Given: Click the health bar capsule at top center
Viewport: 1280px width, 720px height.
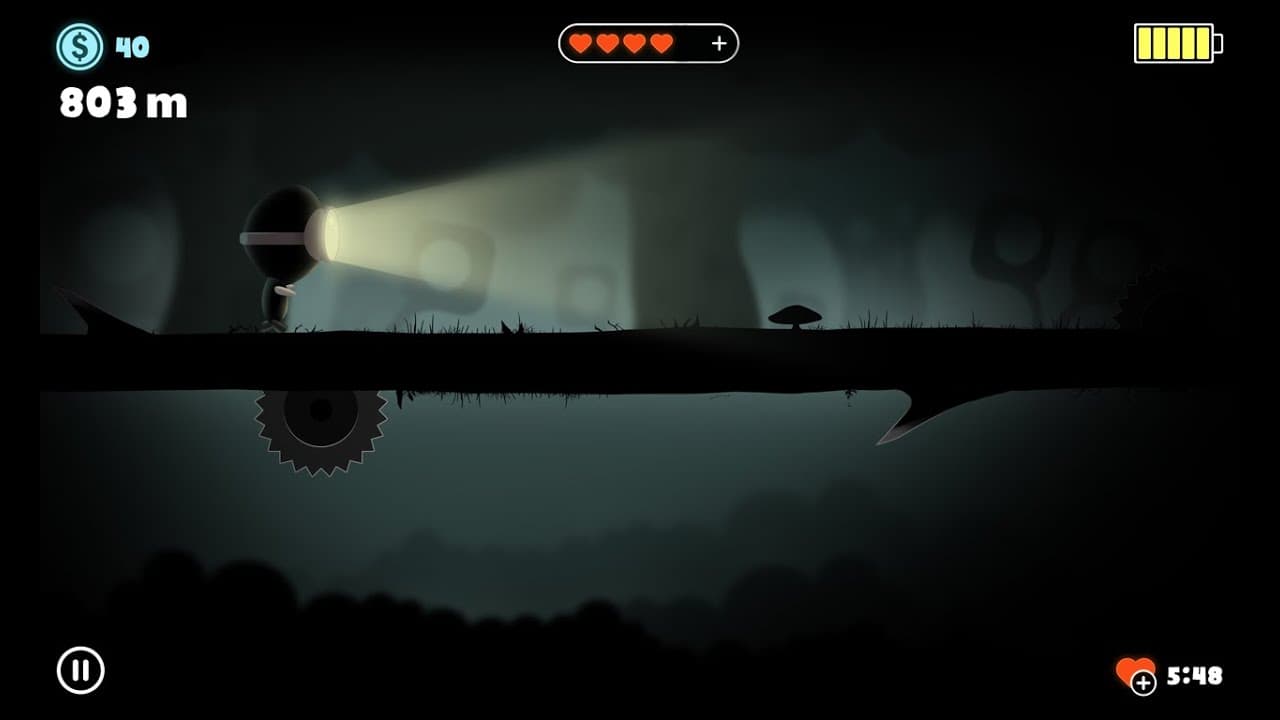Looking at the screenshot, I should pos(648,43).
